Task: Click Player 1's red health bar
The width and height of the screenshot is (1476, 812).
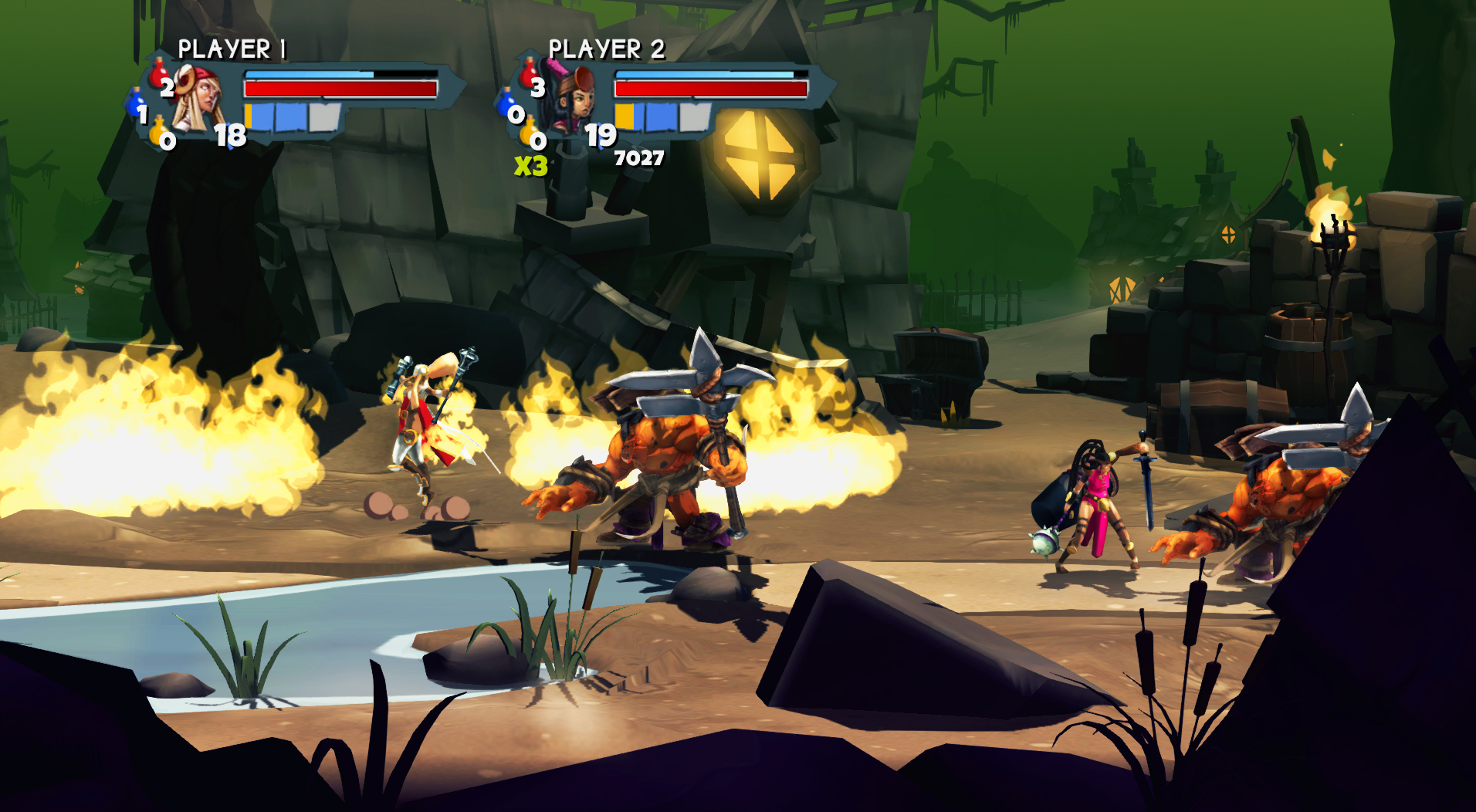Action: click(x=340, y=88)
